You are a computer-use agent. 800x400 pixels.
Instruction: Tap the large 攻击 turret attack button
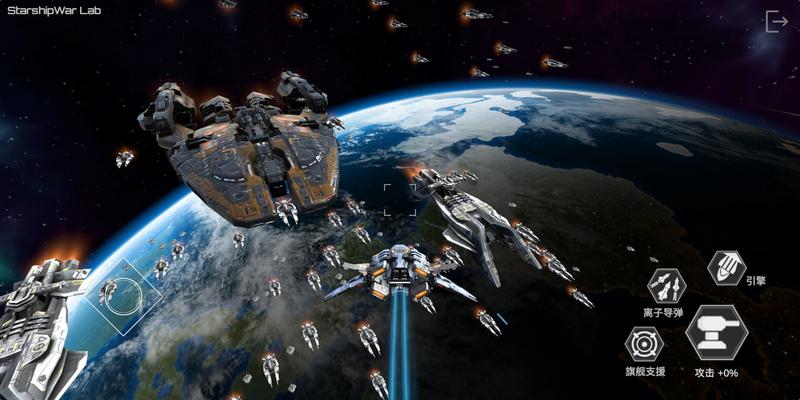(716, 333)
